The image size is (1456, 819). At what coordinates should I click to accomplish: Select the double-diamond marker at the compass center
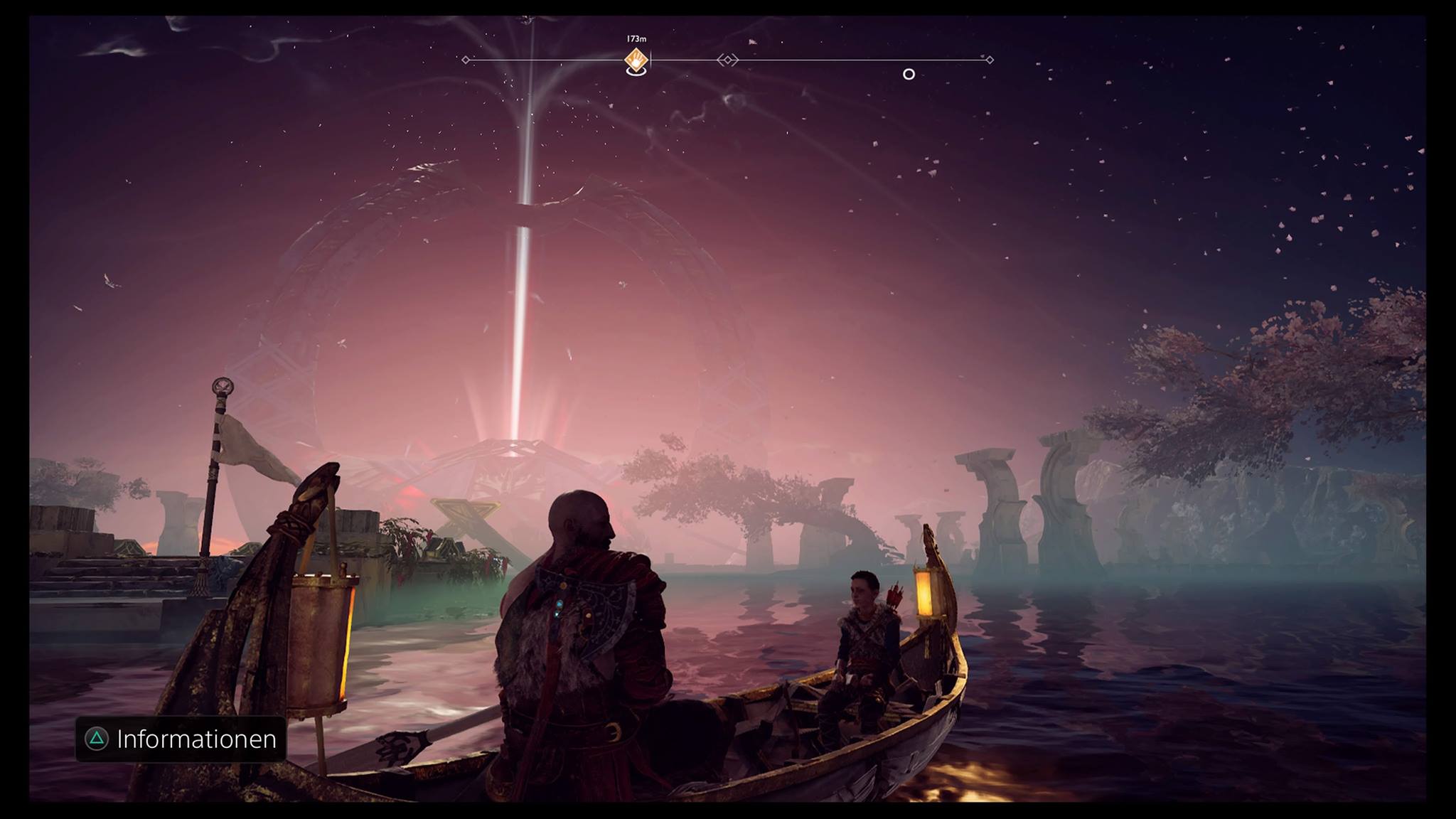point(727,60)
